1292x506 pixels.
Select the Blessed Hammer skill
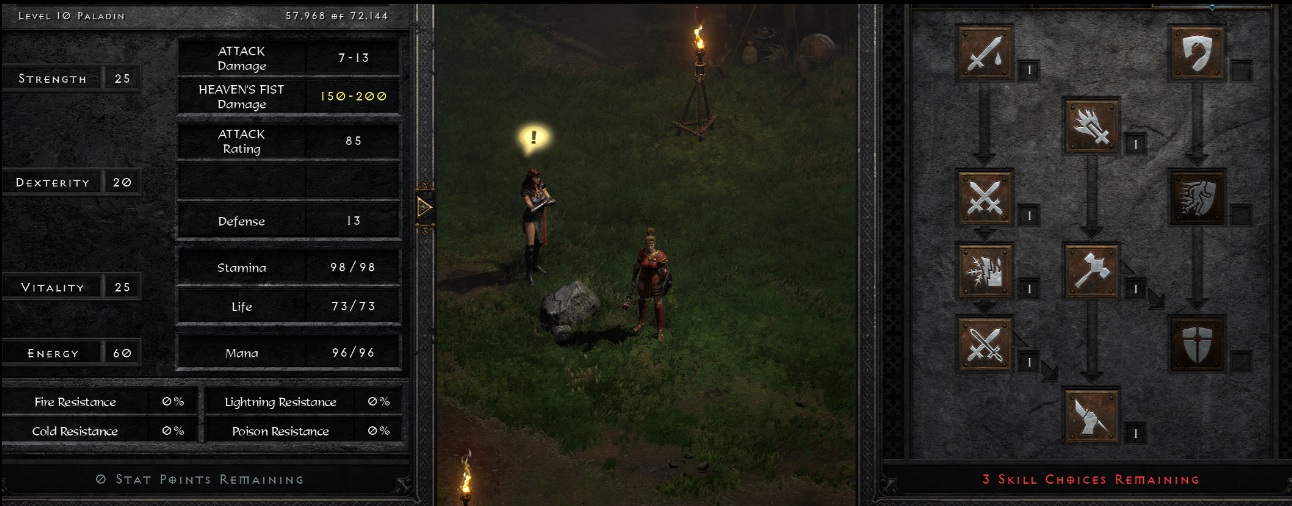coord(1091,270)
